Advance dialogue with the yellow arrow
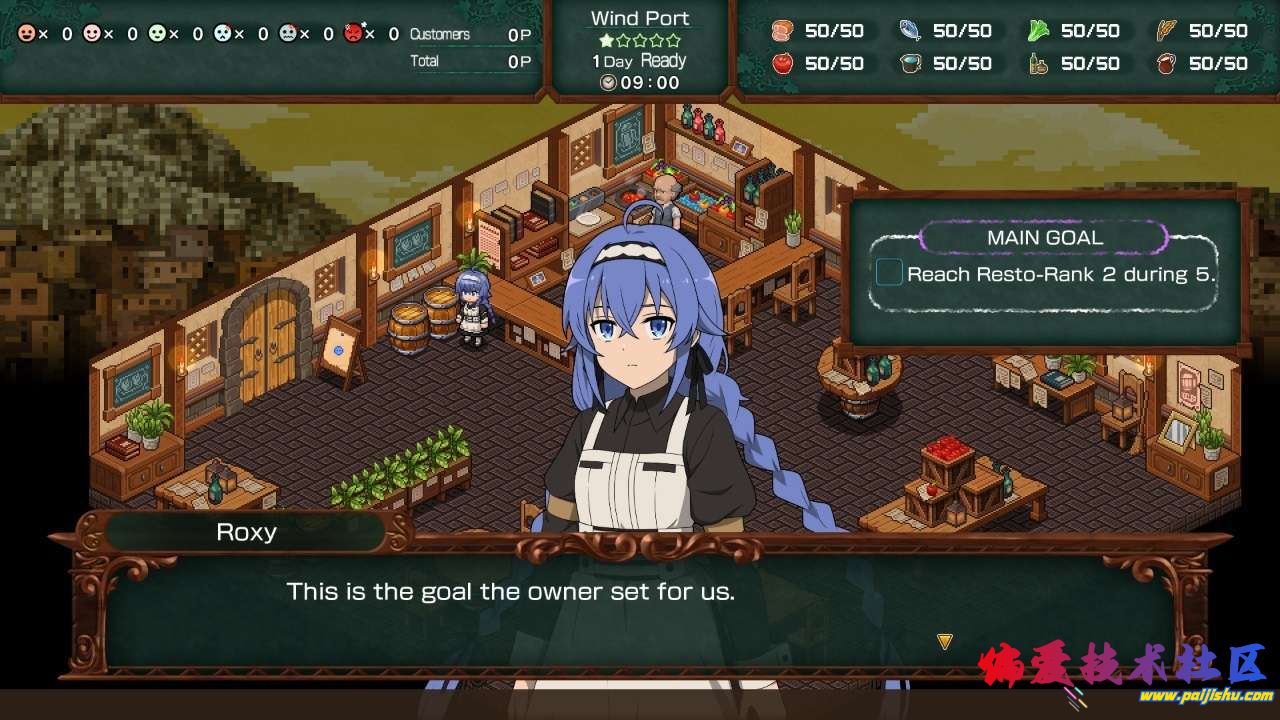This screenshot has width=1280, height=720. (x=944, y=641)
